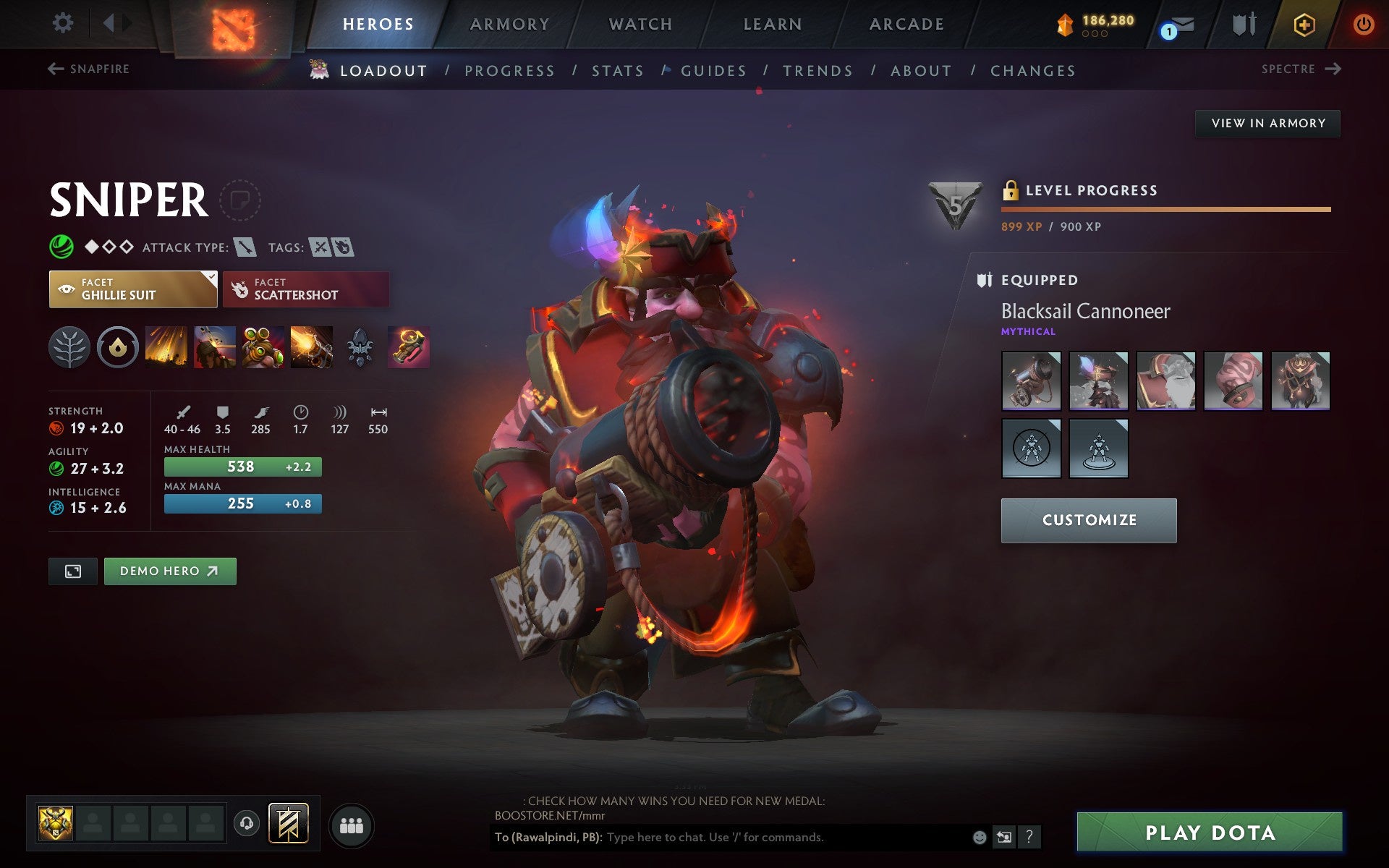Screen dimensions: 1389x868
Task: Select the Headshot ability icon
Action: pyautogui.click(x=213, y=347)
